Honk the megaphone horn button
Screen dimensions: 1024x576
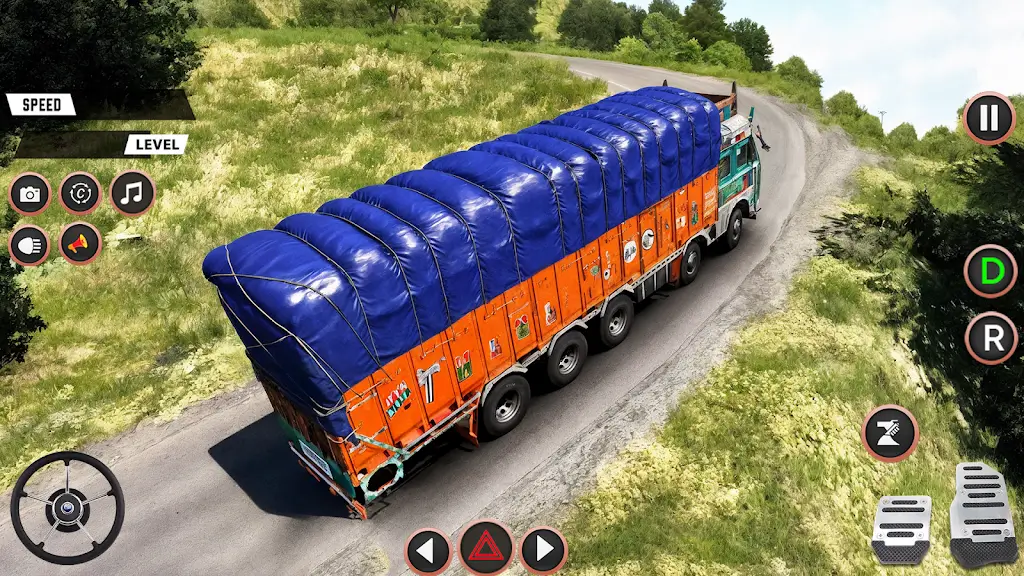pos(80,243)
